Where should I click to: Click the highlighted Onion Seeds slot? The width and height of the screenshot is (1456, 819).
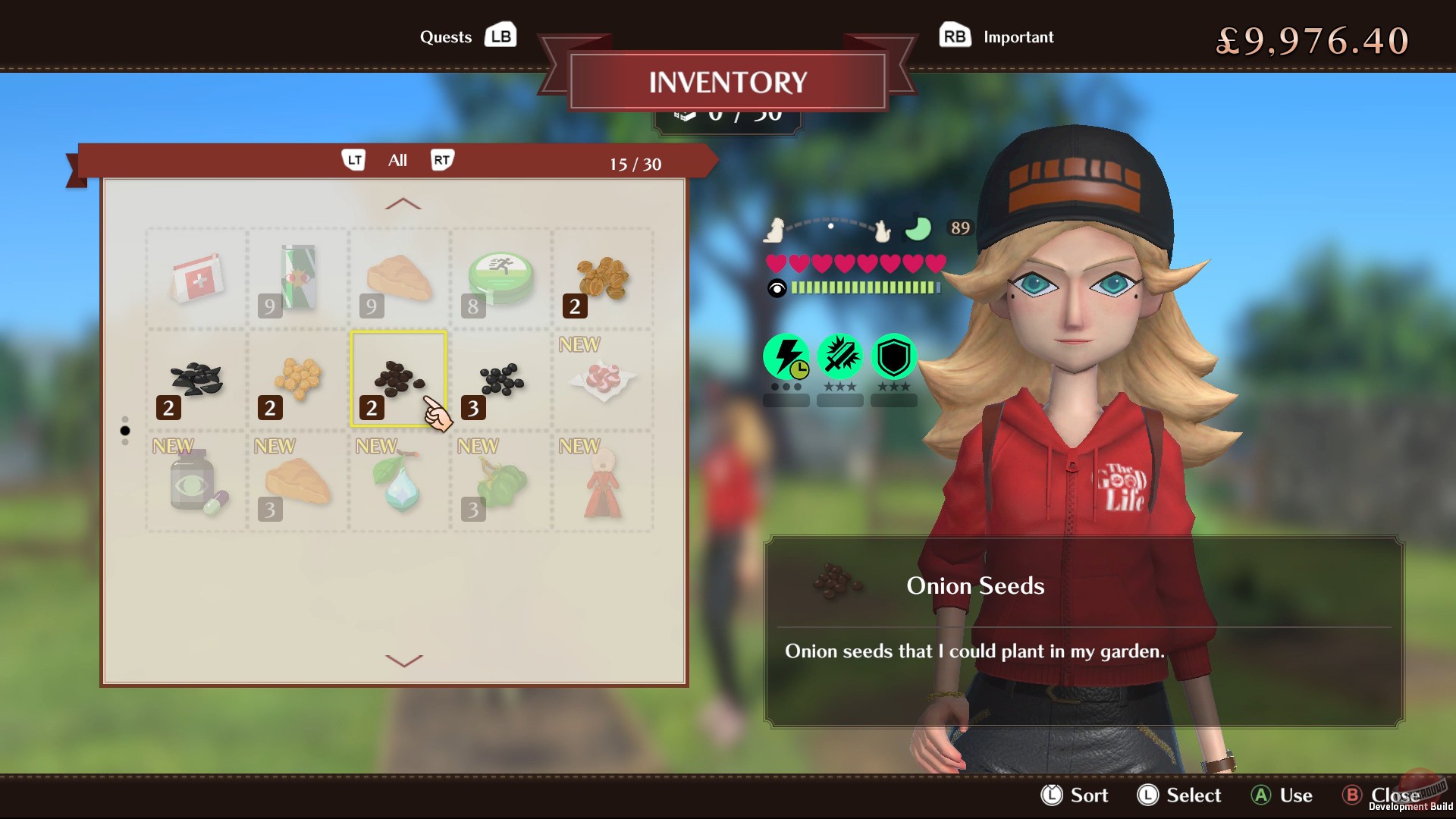tap(400, 379)
